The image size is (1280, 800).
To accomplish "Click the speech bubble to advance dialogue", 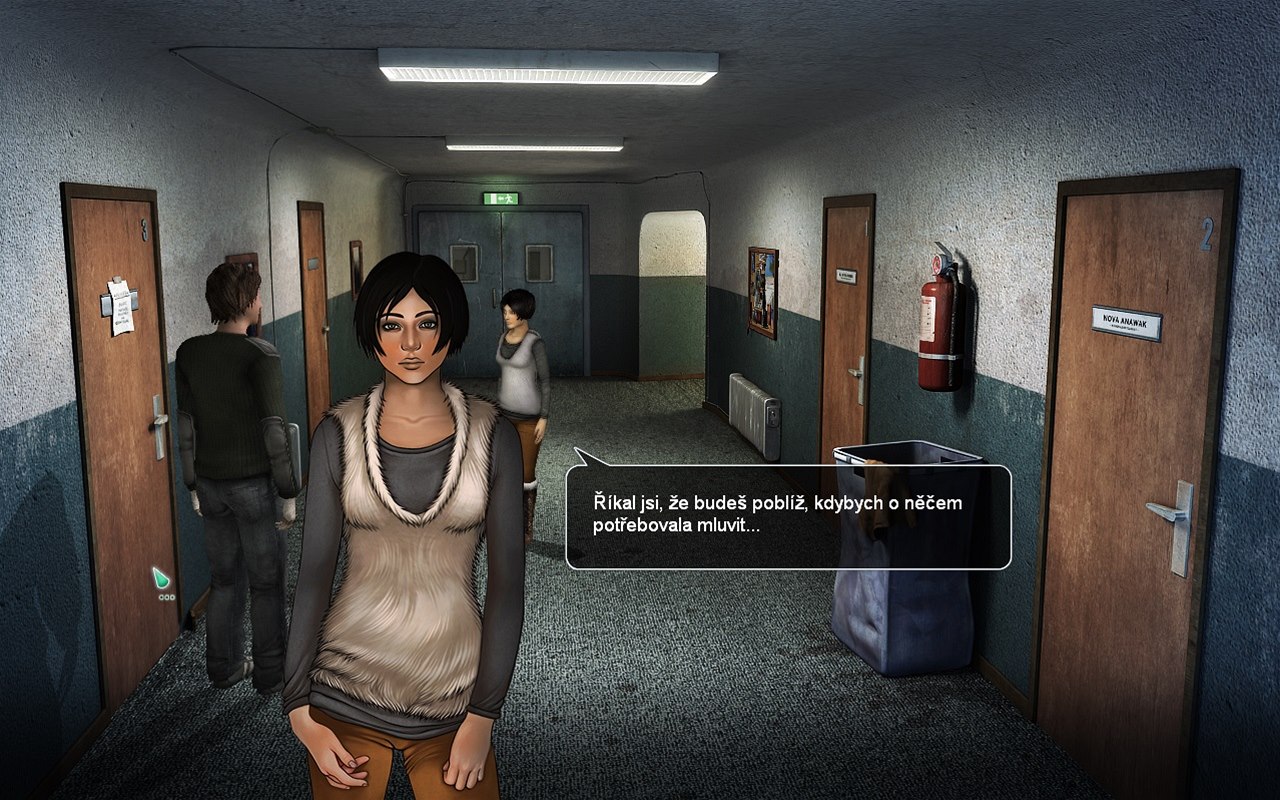I will [x=788, y=516].
